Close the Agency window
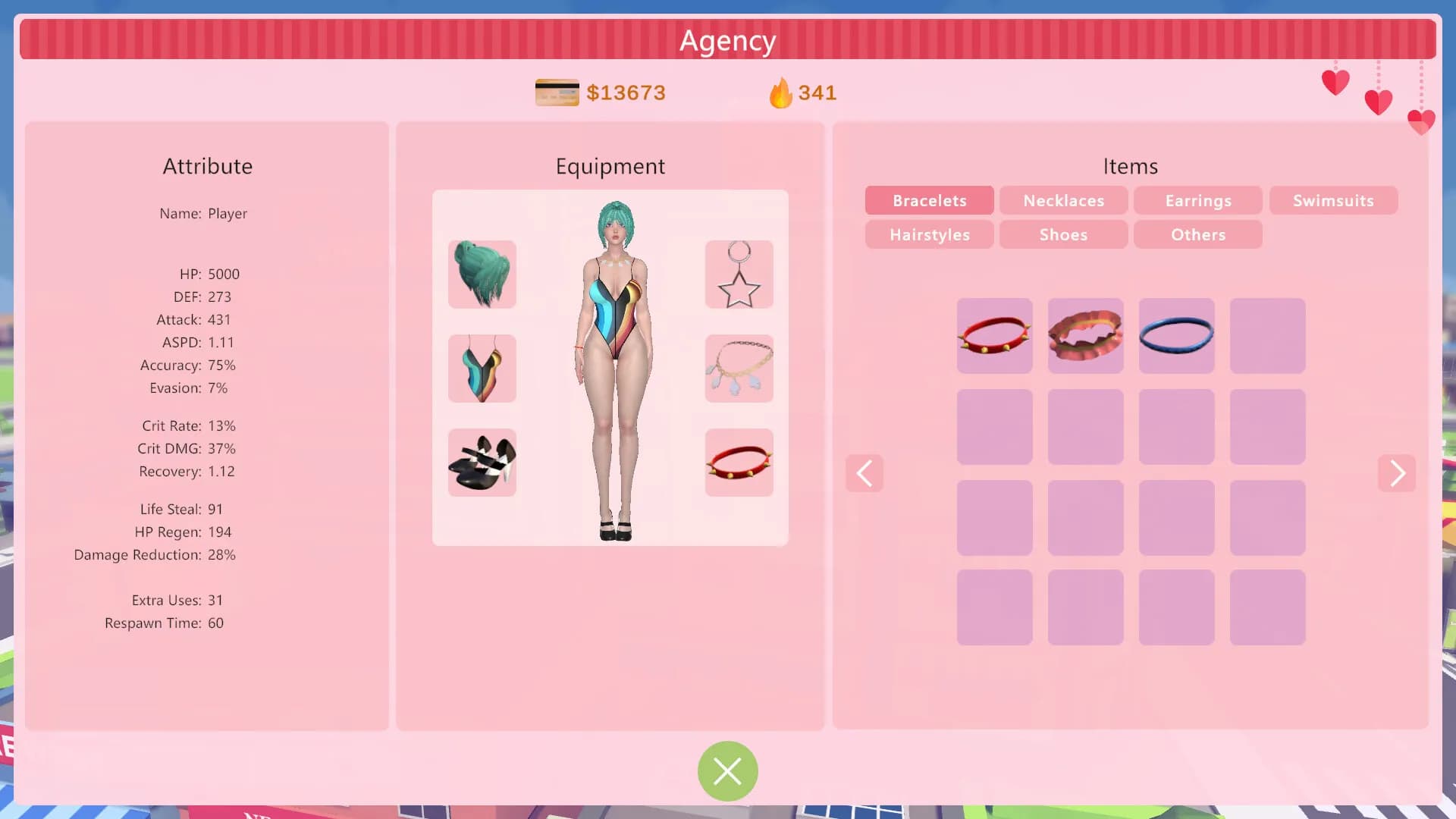The height and width of the screenshot is (819, 1456). (727, 771)
